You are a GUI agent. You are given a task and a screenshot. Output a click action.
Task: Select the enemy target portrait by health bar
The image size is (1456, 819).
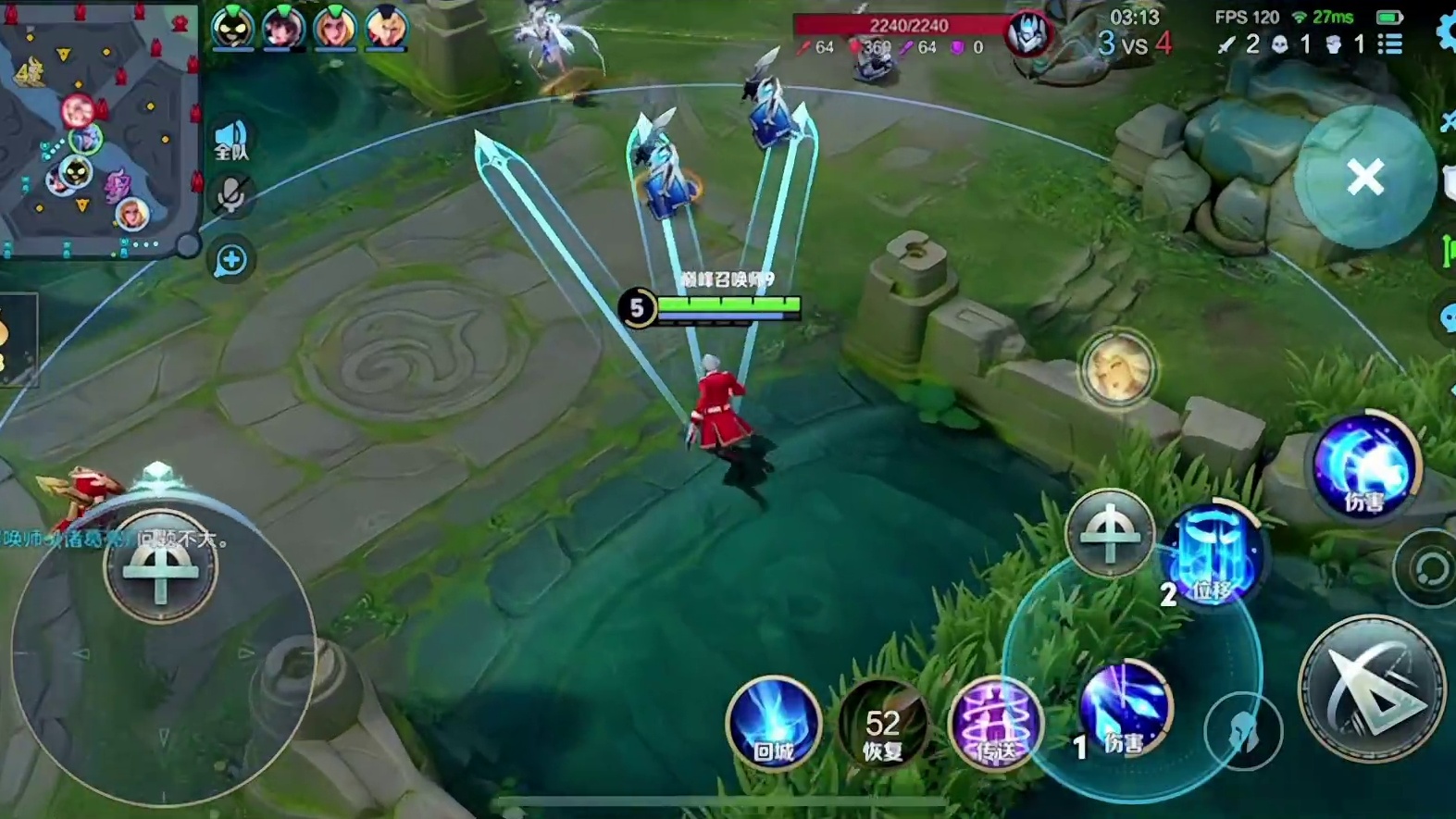click(1027, 35)
